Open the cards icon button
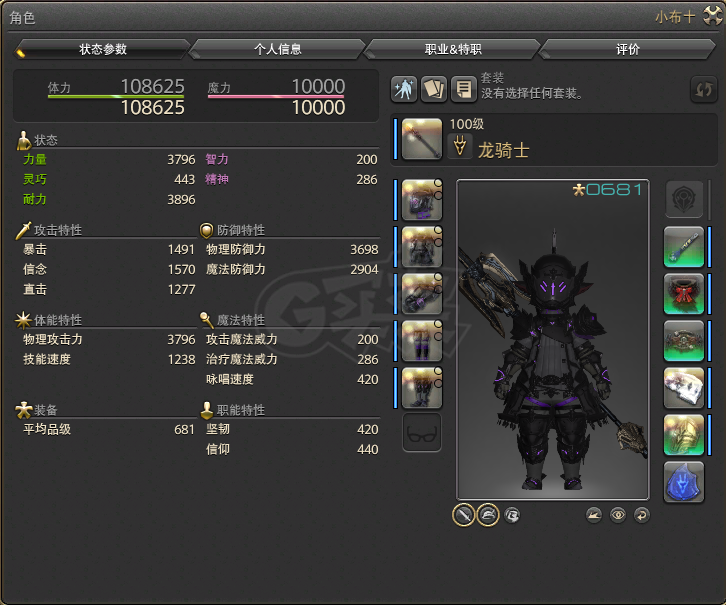 pos(434,89)
